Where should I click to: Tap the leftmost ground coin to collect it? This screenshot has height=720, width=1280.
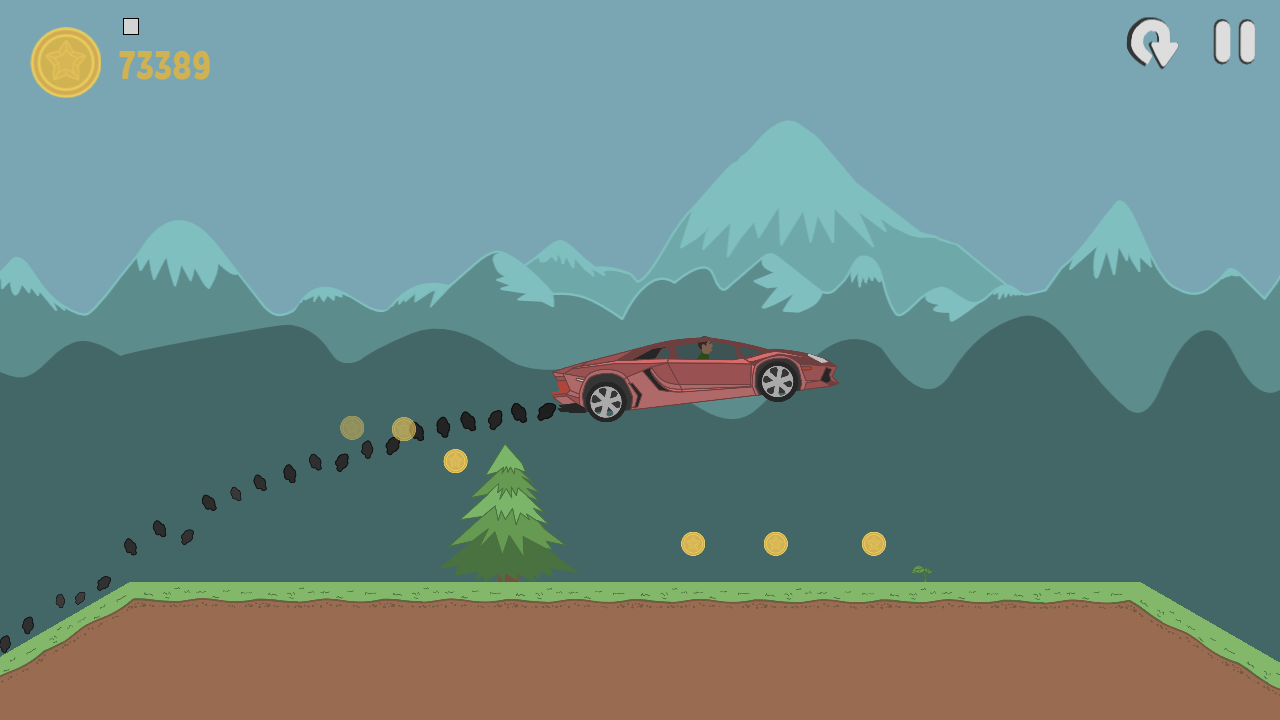694,542
